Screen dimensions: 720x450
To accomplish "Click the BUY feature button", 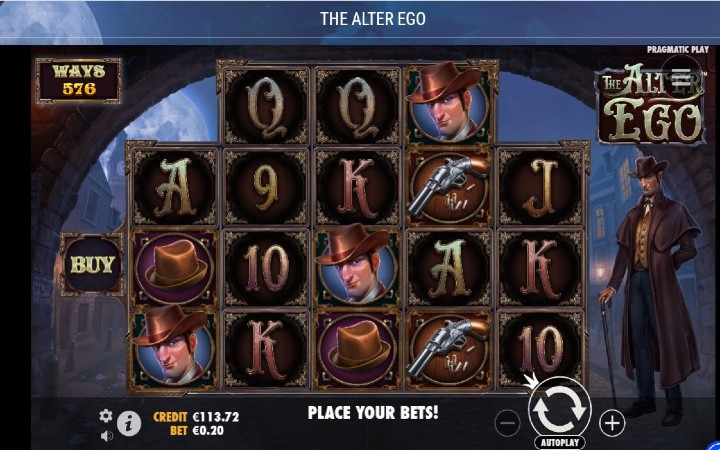I will 92,266.
